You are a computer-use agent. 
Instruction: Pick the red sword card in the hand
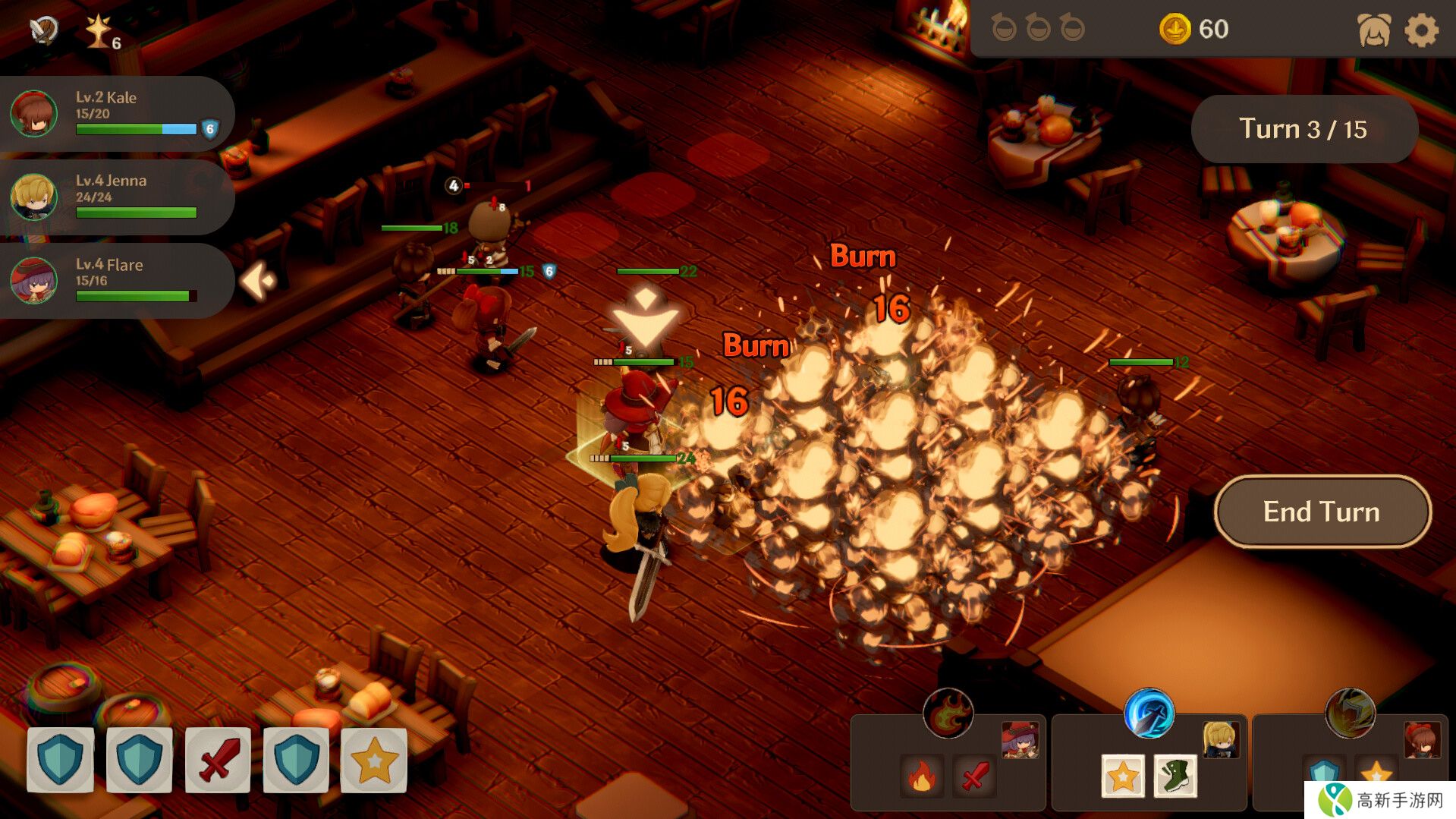(x=218, y=760)
